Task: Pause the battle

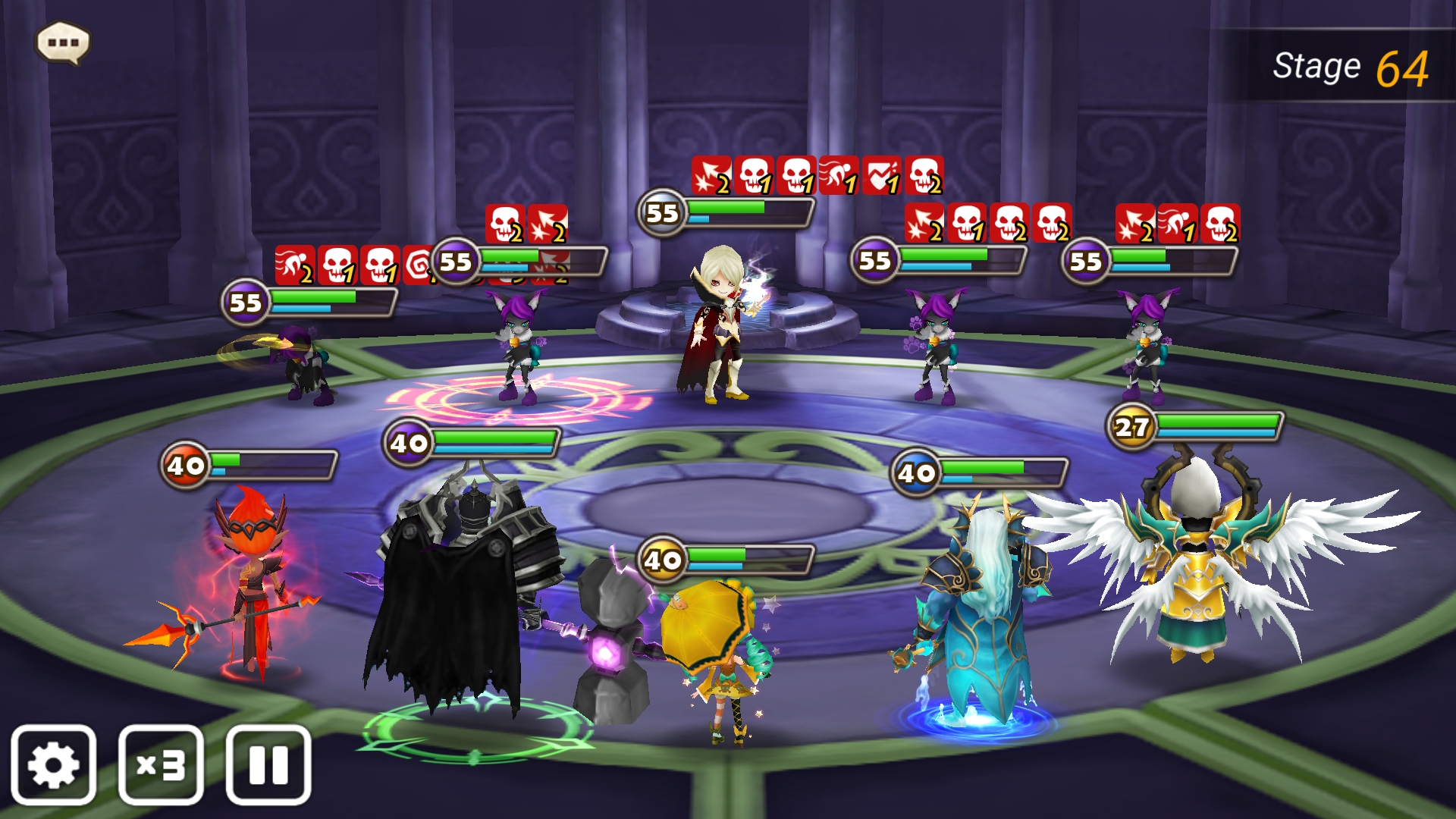Action: (268, 764)
